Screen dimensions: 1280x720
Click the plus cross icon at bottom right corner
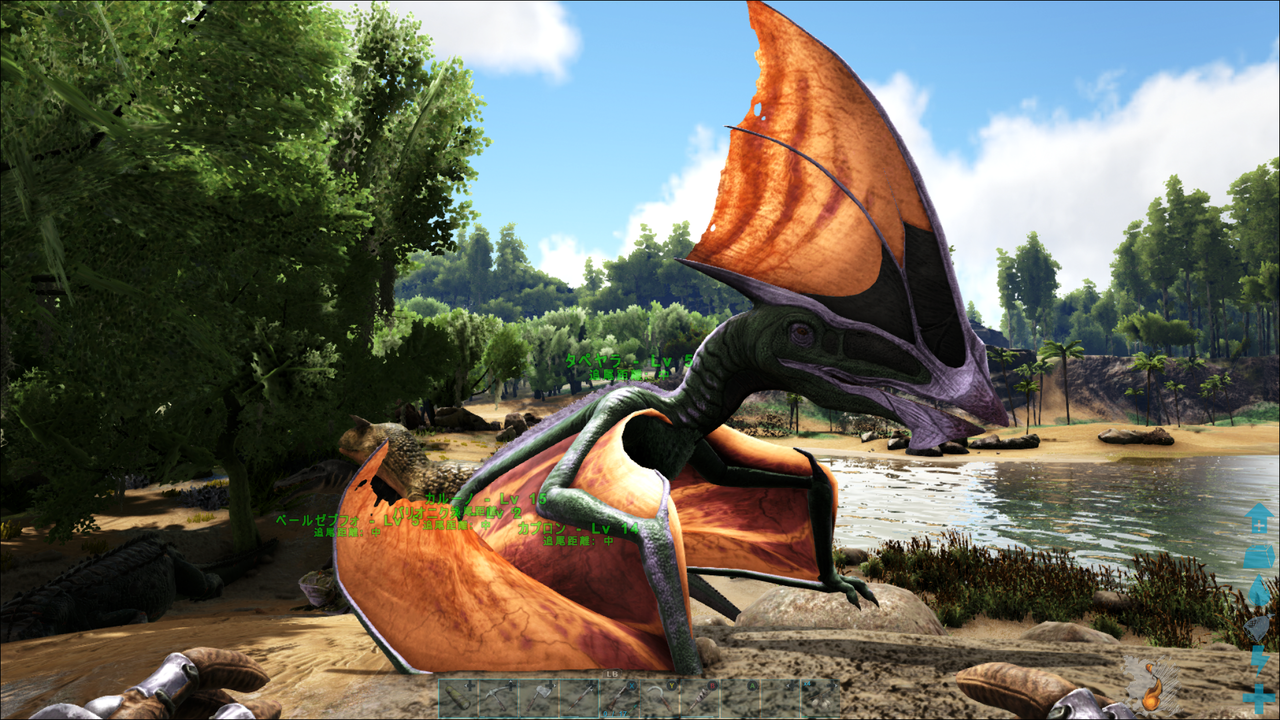pyautogui.click(x=1257, y=696)
